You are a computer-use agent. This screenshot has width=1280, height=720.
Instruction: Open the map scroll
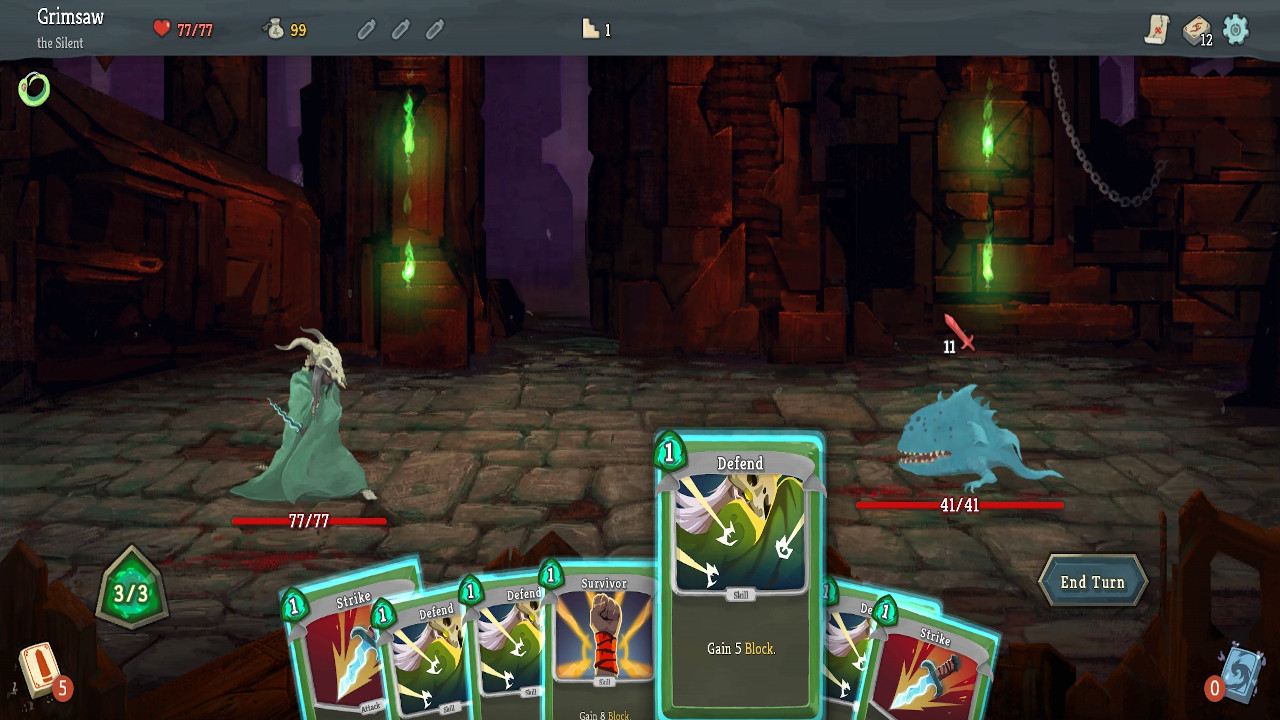tap(1157, 29)
